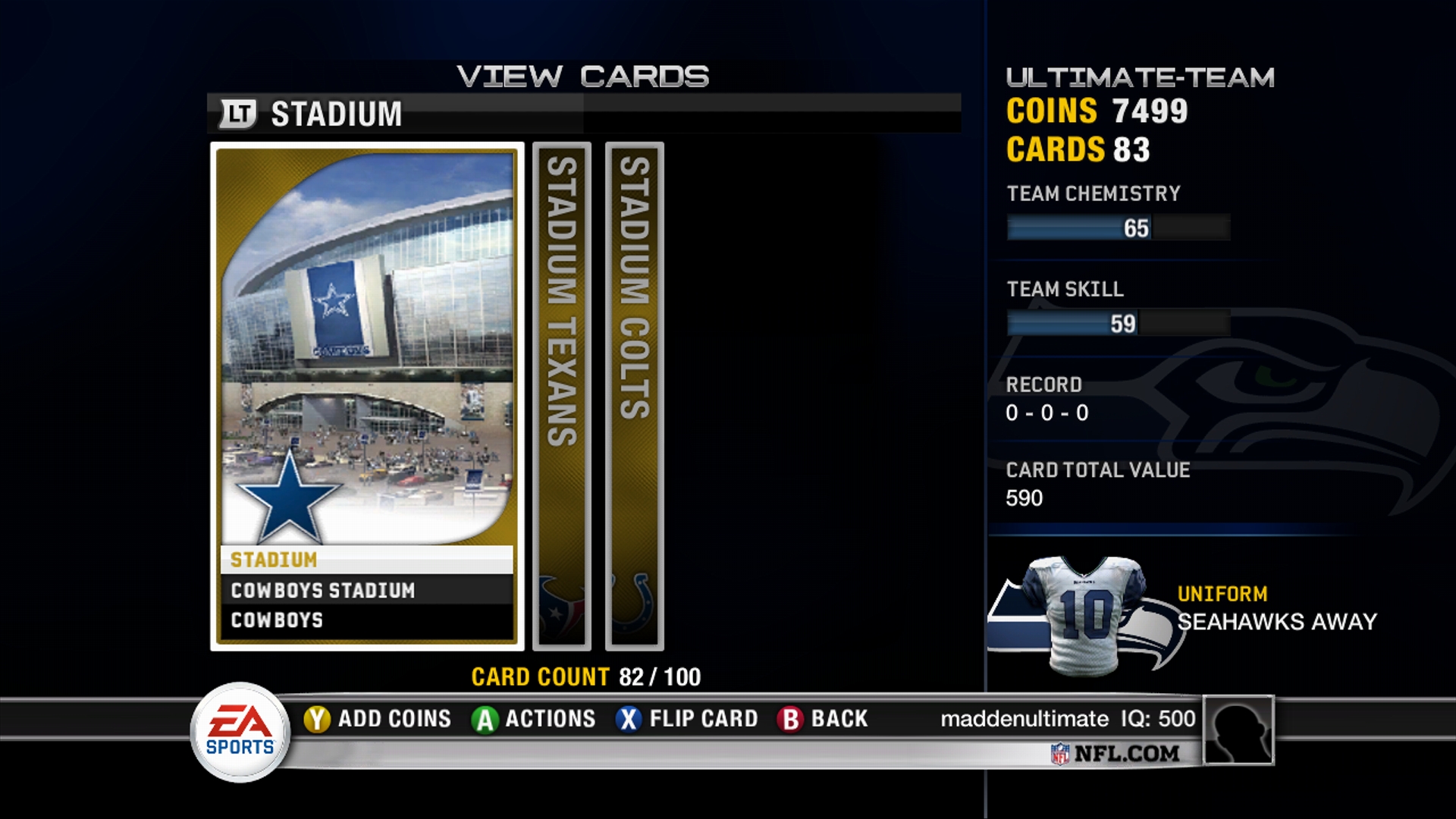
Task: Select the Seahawks Away uniform jersey
Action: point(1084,614)
